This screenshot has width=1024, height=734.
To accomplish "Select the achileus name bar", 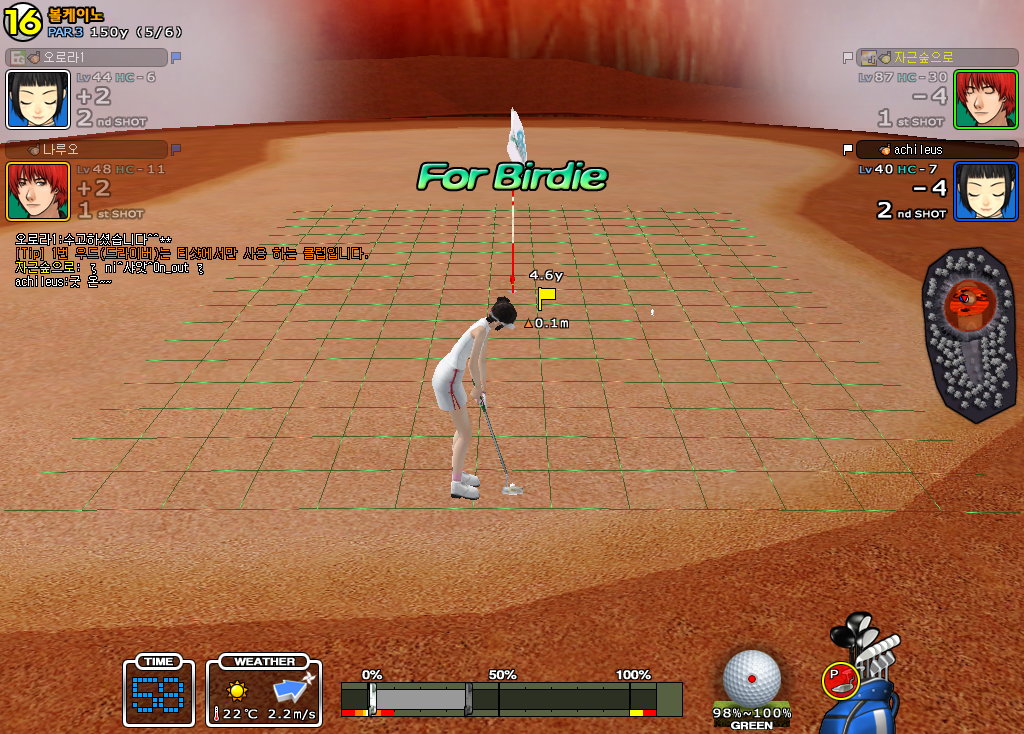I will coord(936,150).
